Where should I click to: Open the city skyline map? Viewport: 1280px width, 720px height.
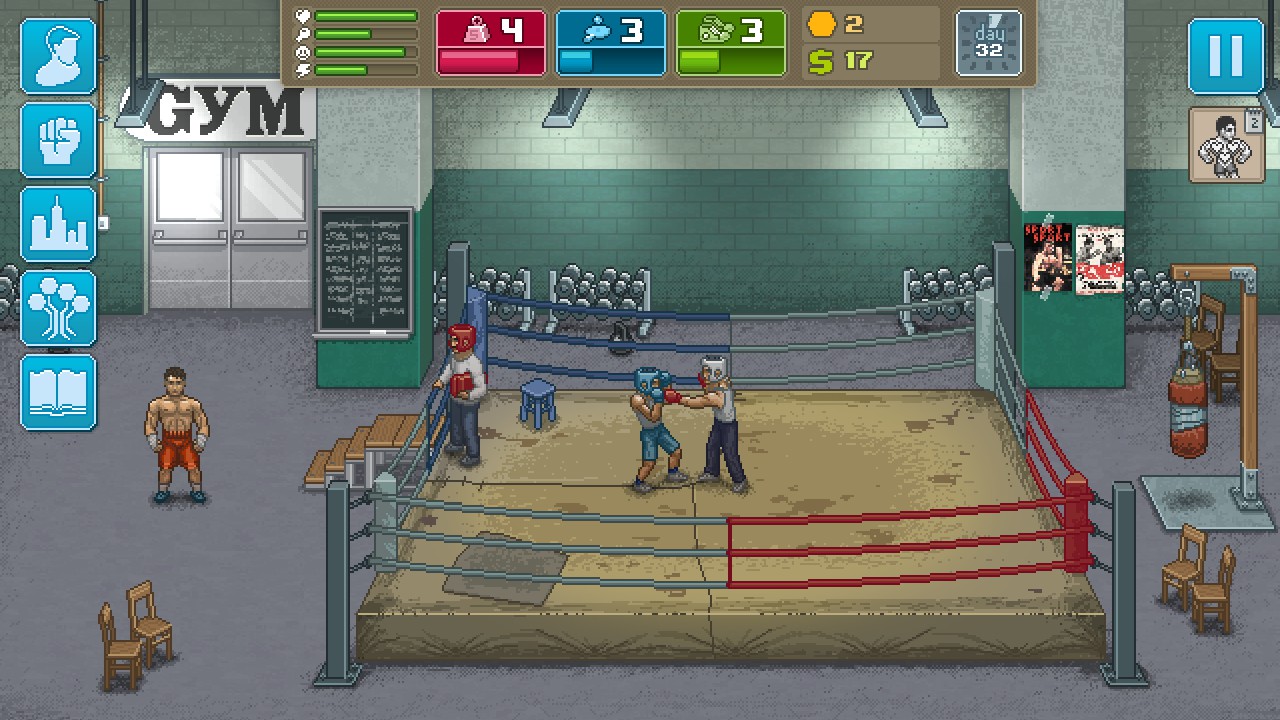[59, 224]
